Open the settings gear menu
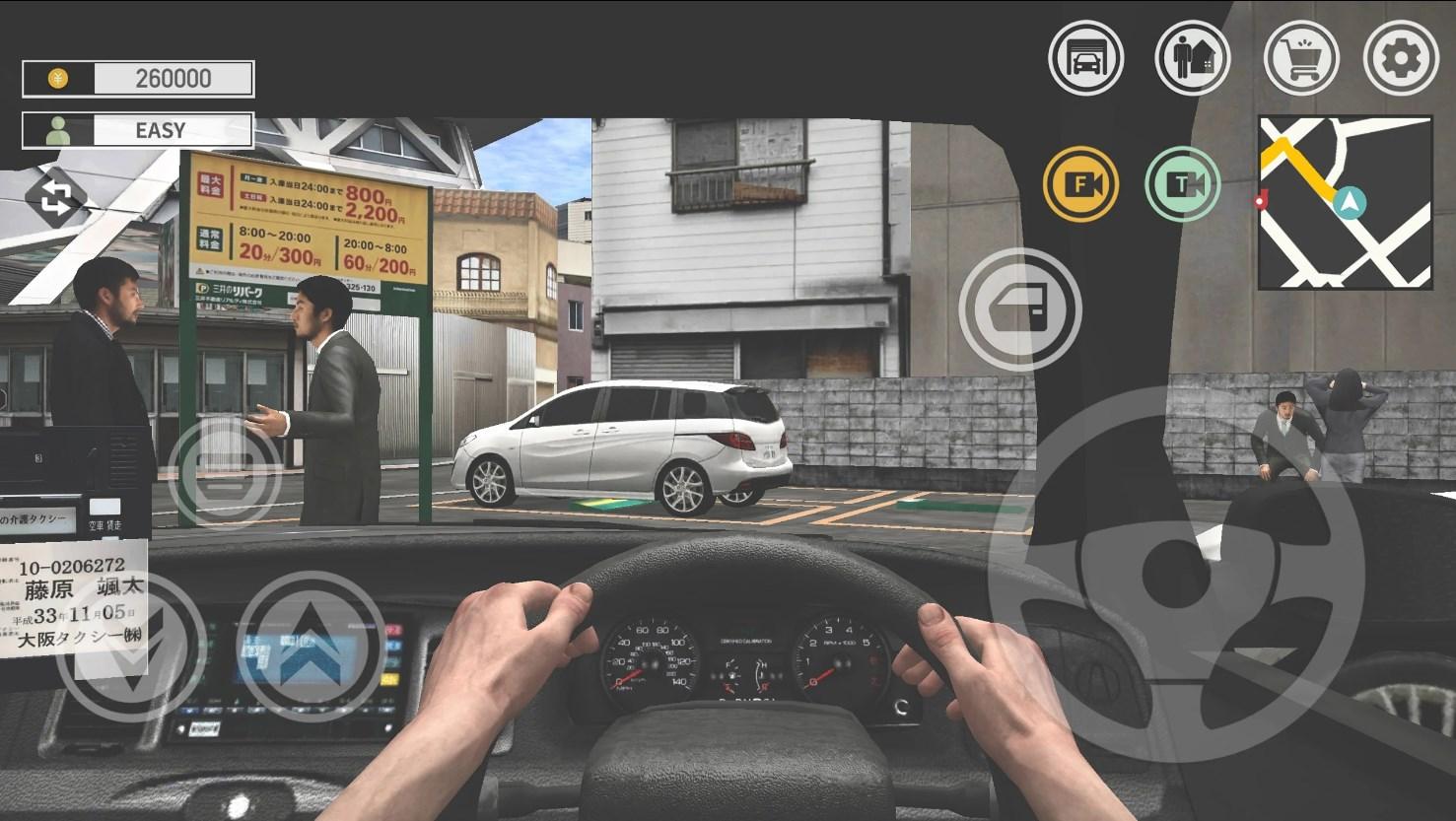This screenshot has height=821, width=1456. click(x=1401, y=58)
